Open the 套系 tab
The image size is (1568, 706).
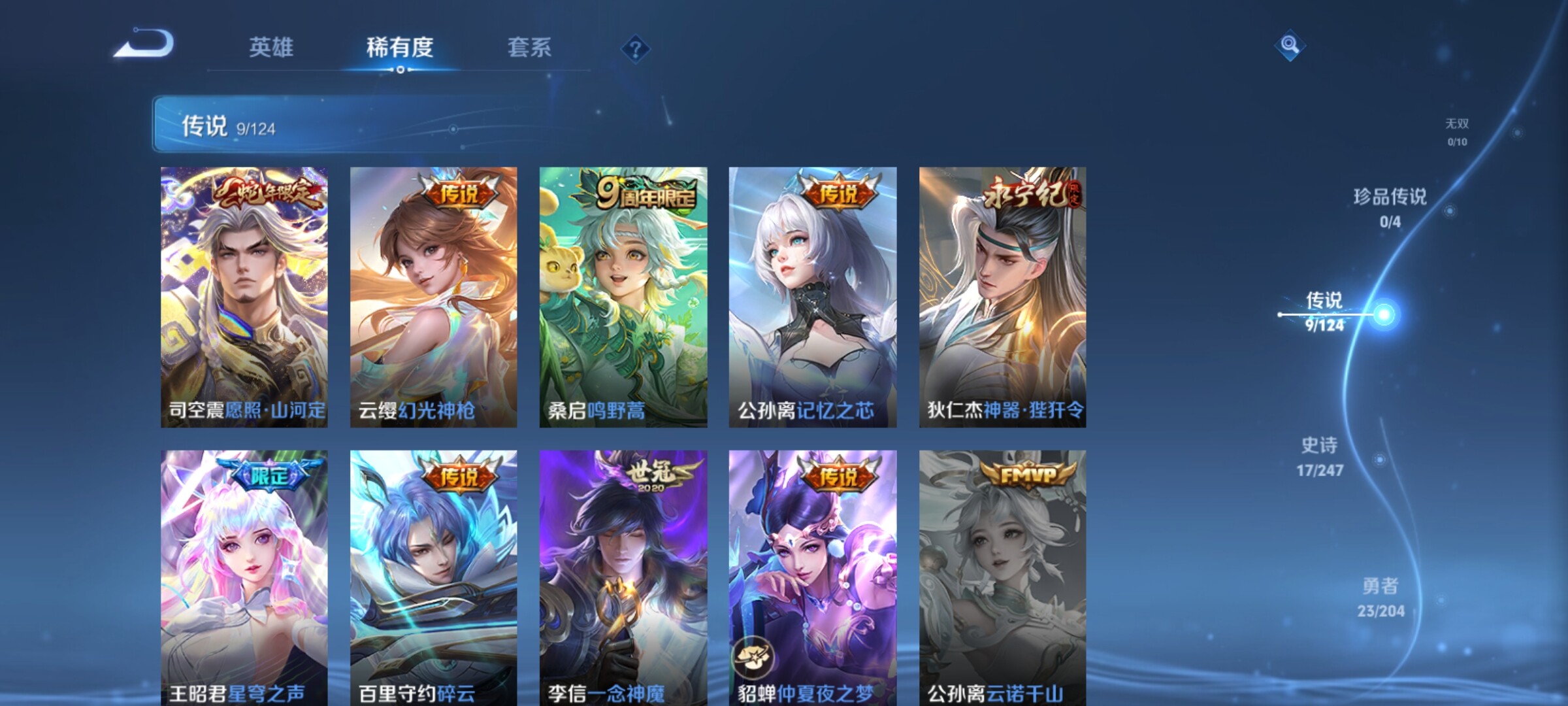(529, 48)
